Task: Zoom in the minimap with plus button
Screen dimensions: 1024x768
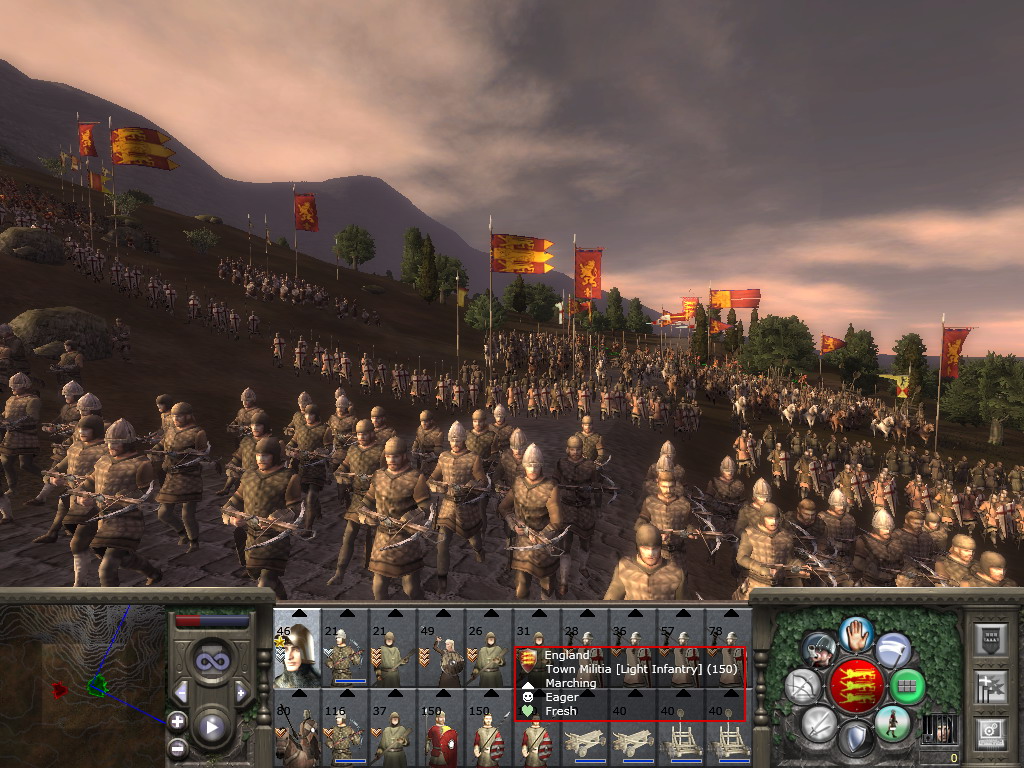Action: [x=178, y=721]
